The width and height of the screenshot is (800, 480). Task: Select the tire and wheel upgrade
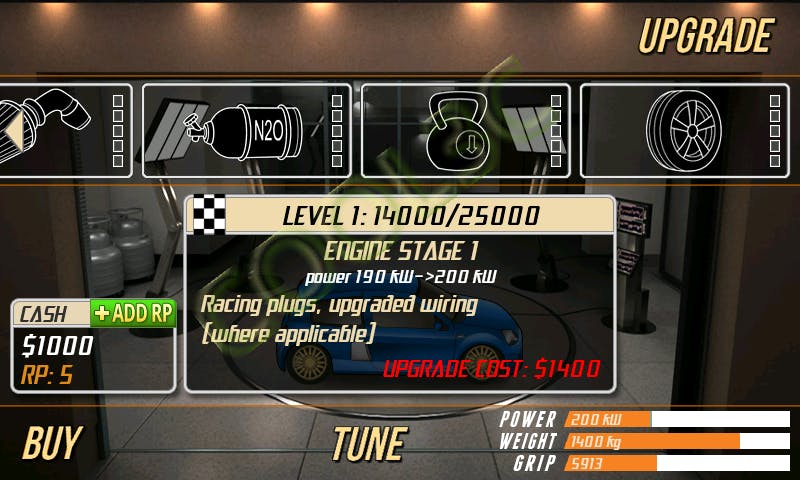[685, 131]
